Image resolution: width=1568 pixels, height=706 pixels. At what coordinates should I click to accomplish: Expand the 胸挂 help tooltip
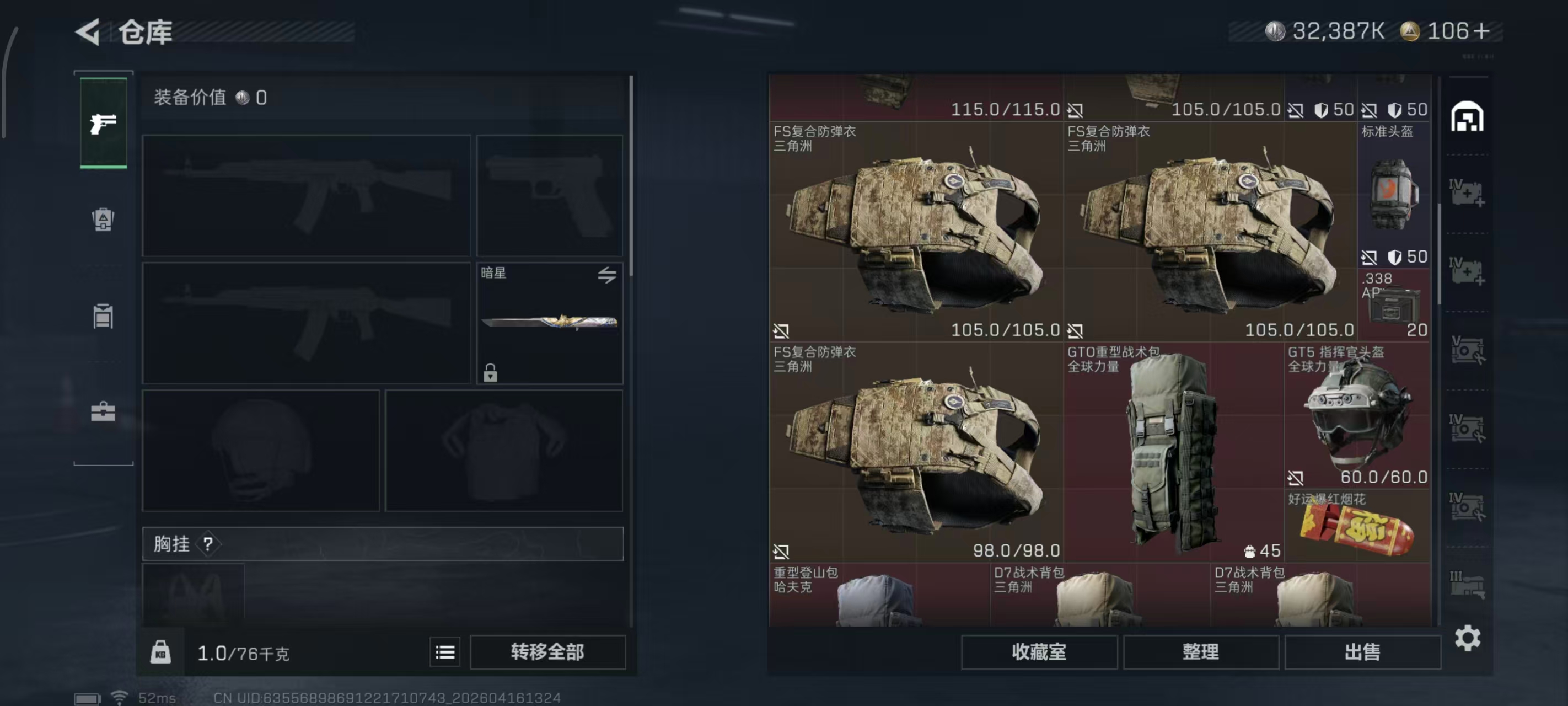coord(210,543)
